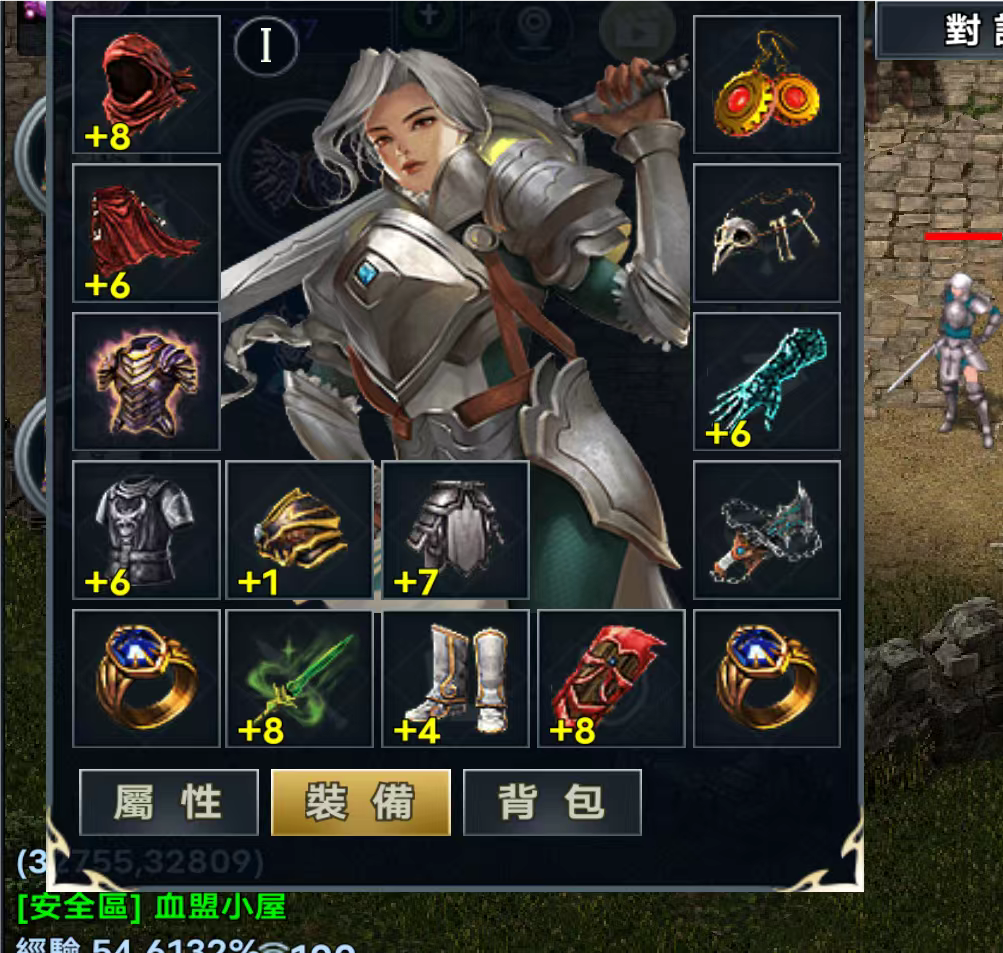The image size is (1003, 953).
Task: Select the ruby gold earrings slot
Action: tap(767, 85)
